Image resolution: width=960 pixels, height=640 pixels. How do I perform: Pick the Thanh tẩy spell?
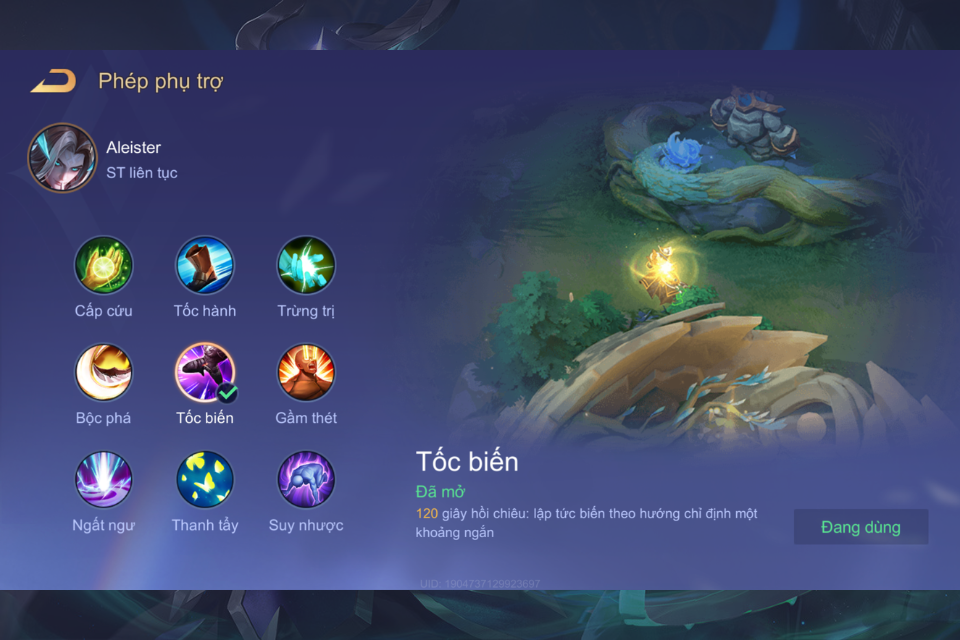click(205, 480)
